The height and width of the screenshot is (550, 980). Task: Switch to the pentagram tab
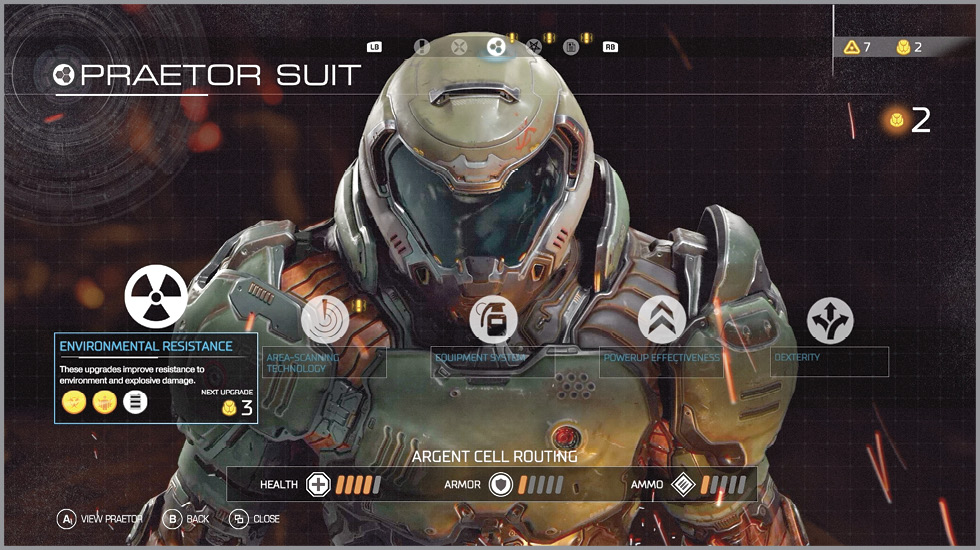534,46
